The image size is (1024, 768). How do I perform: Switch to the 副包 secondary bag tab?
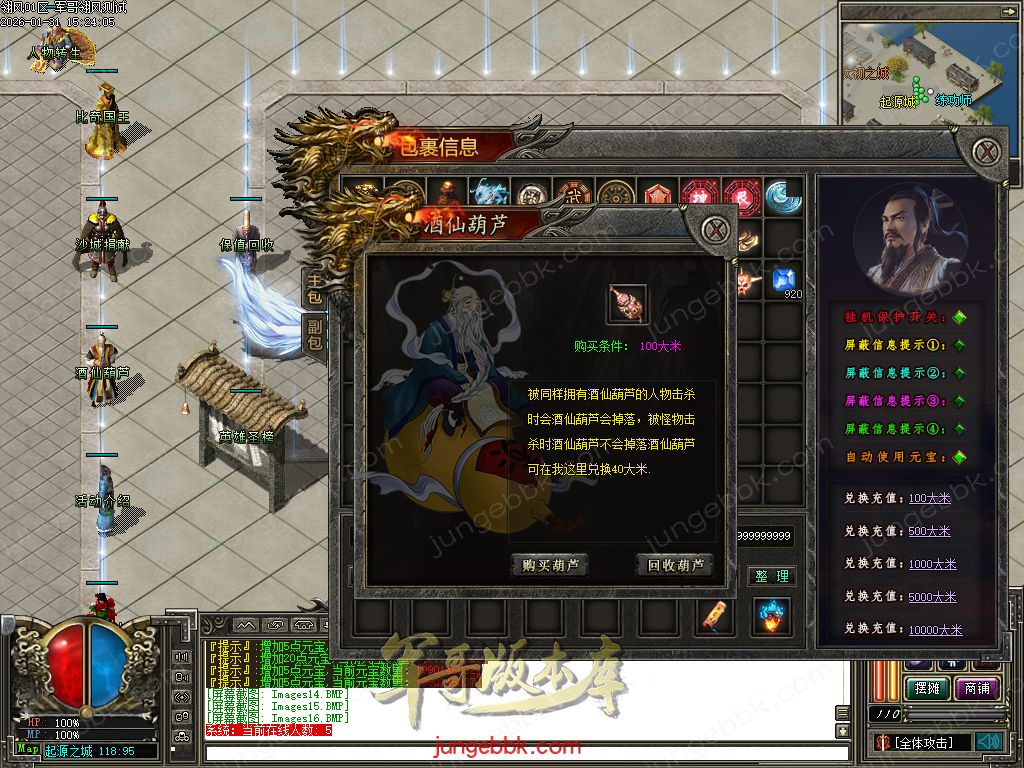tap(314, 332)
